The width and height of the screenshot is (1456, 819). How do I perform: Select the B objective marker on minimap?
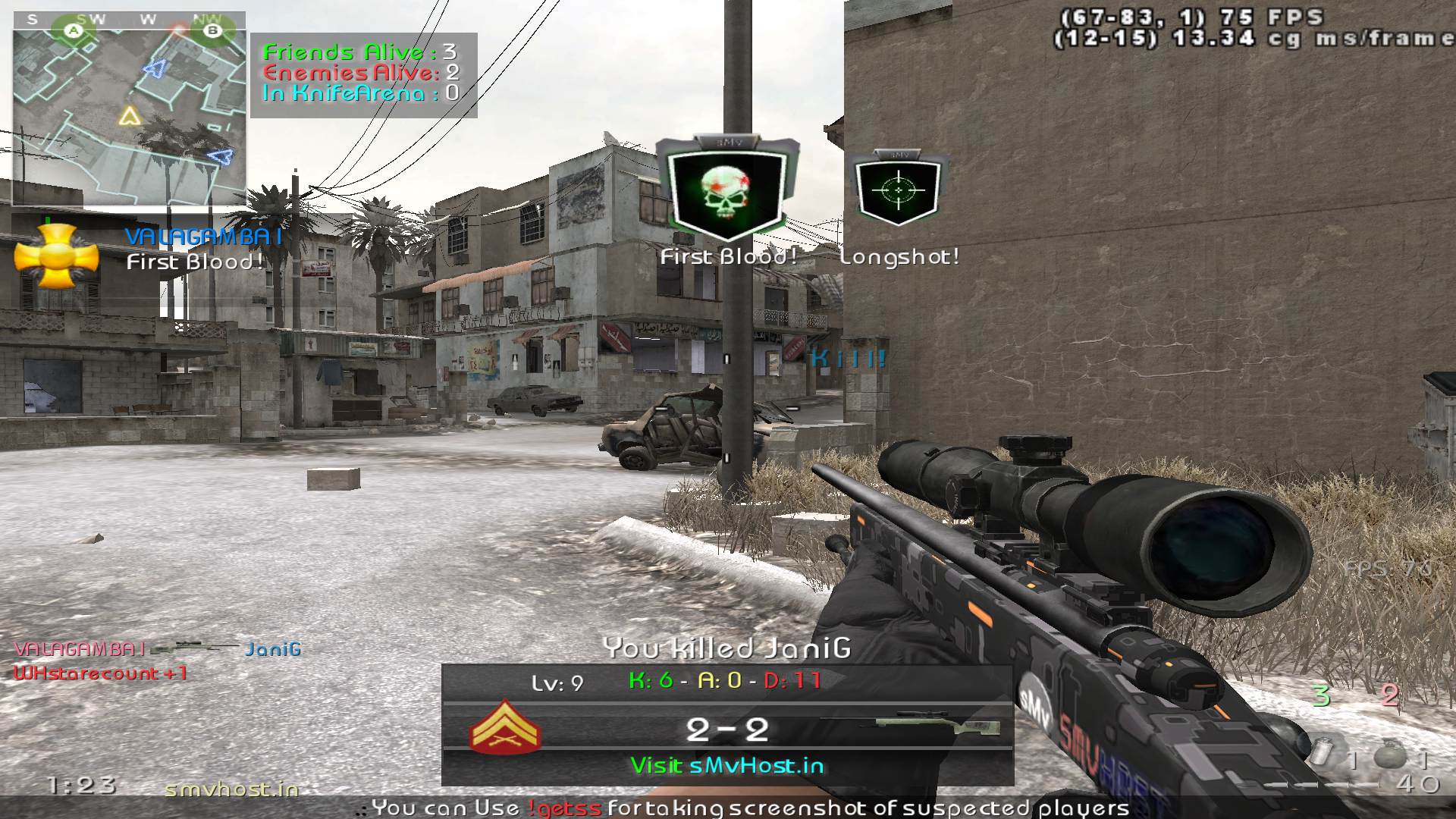[x=213, y=30]
